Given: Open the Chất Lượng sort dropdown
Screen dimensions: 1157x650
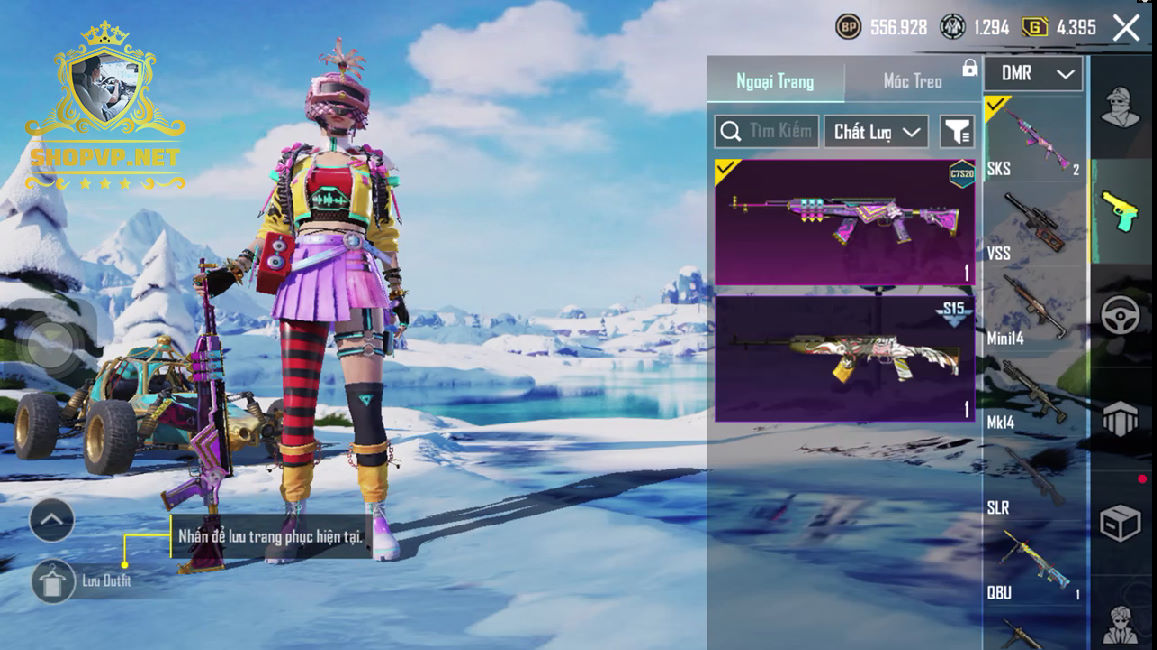Looking at the screenshot, I should coord(876,131).
